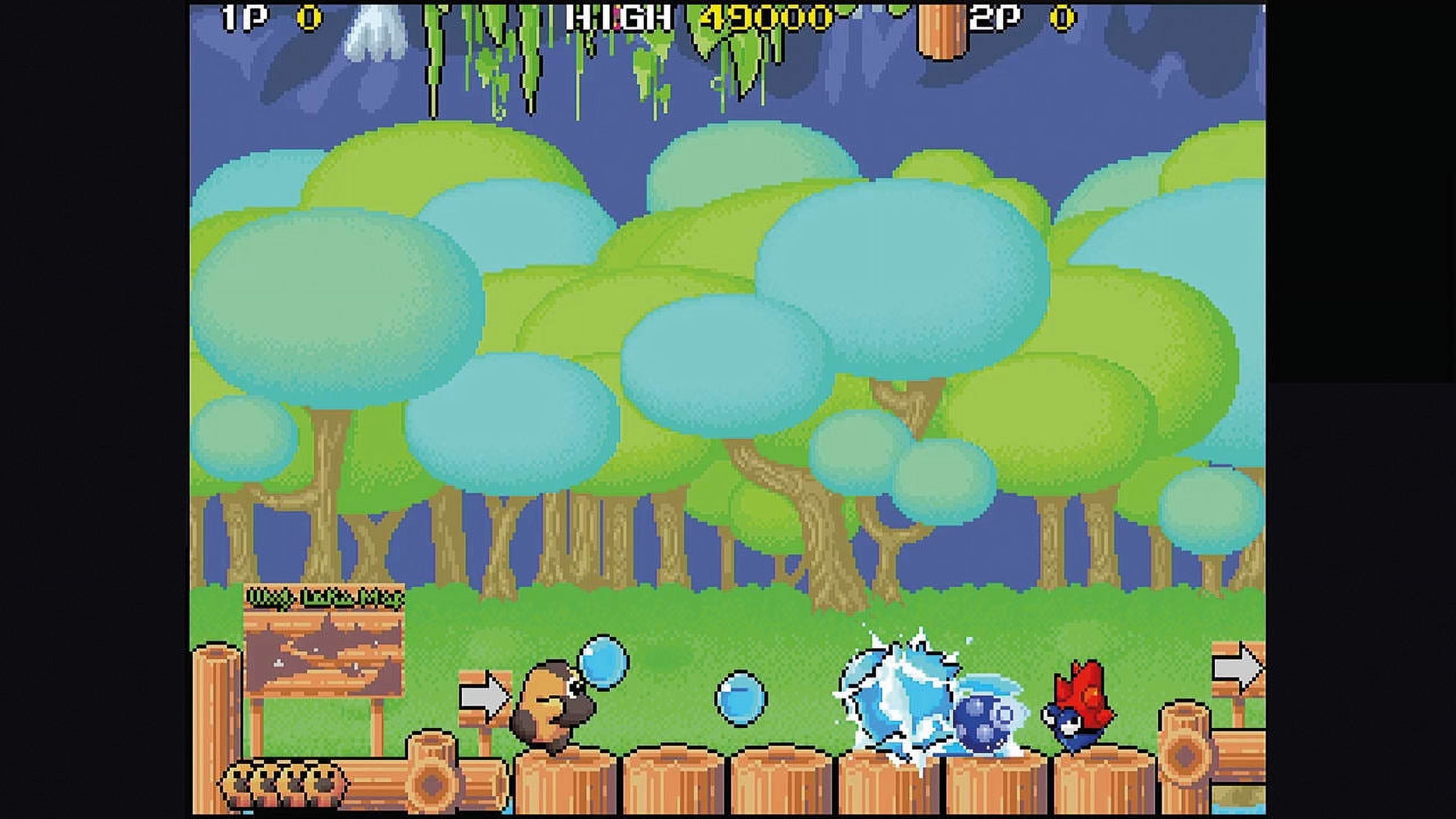Viewport: 1456px width, 819px height.
Task: Click the yellow 49000 score value
Action: (756, 17)
